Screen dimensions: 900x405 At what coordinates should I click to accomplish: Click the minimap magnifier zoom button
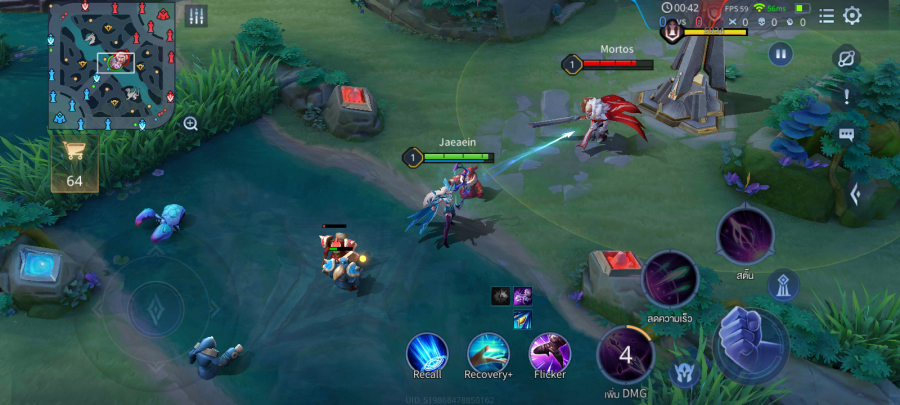(x=190, y=123)
